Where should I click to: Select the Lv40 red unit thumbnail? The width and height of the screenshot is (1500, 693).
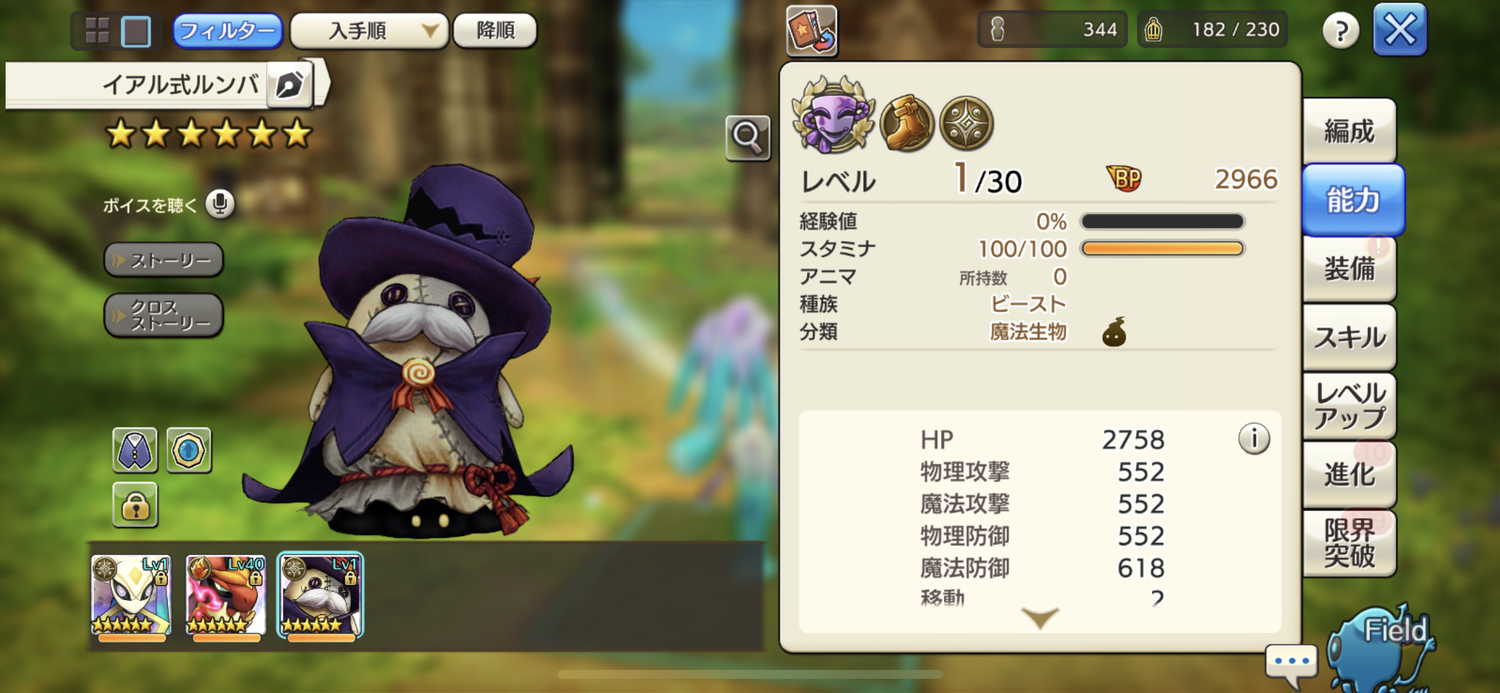[x=226, y=595]
